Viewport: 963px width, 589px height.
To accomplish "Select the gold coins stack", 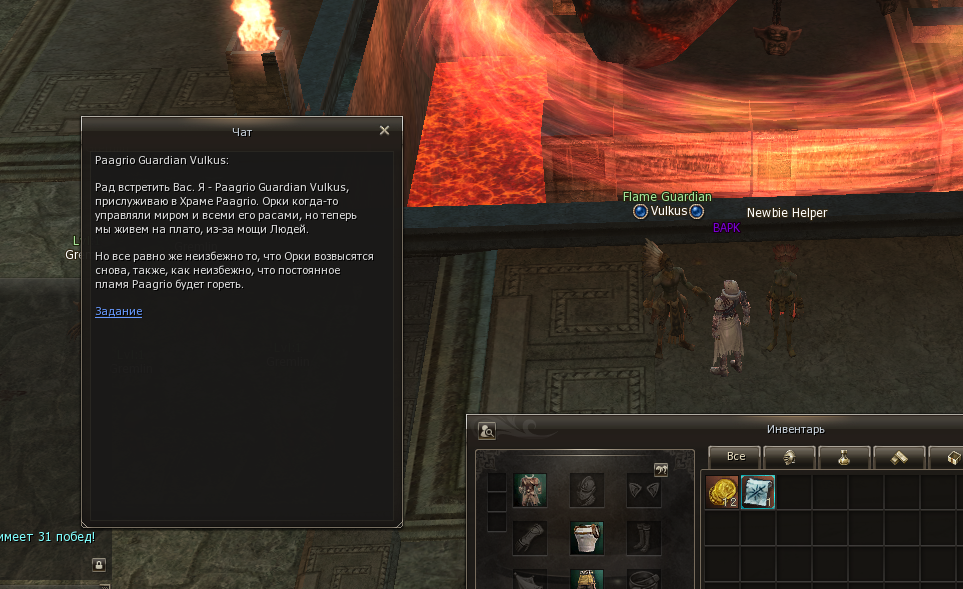I will pos(722,491).
